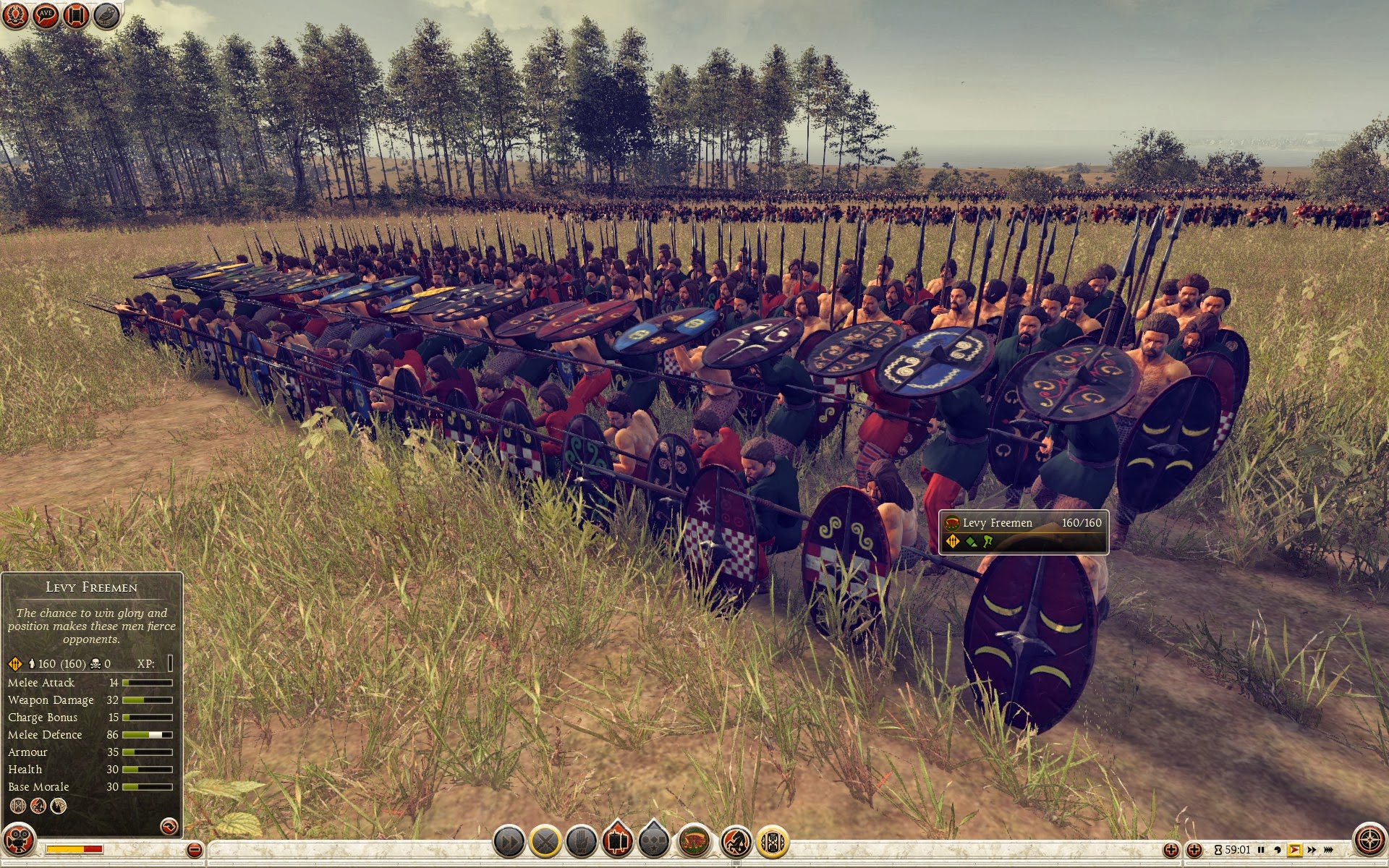Screen dimensions: 1389x868
Task: Open the AVE chat bubble
Action: 46,15
